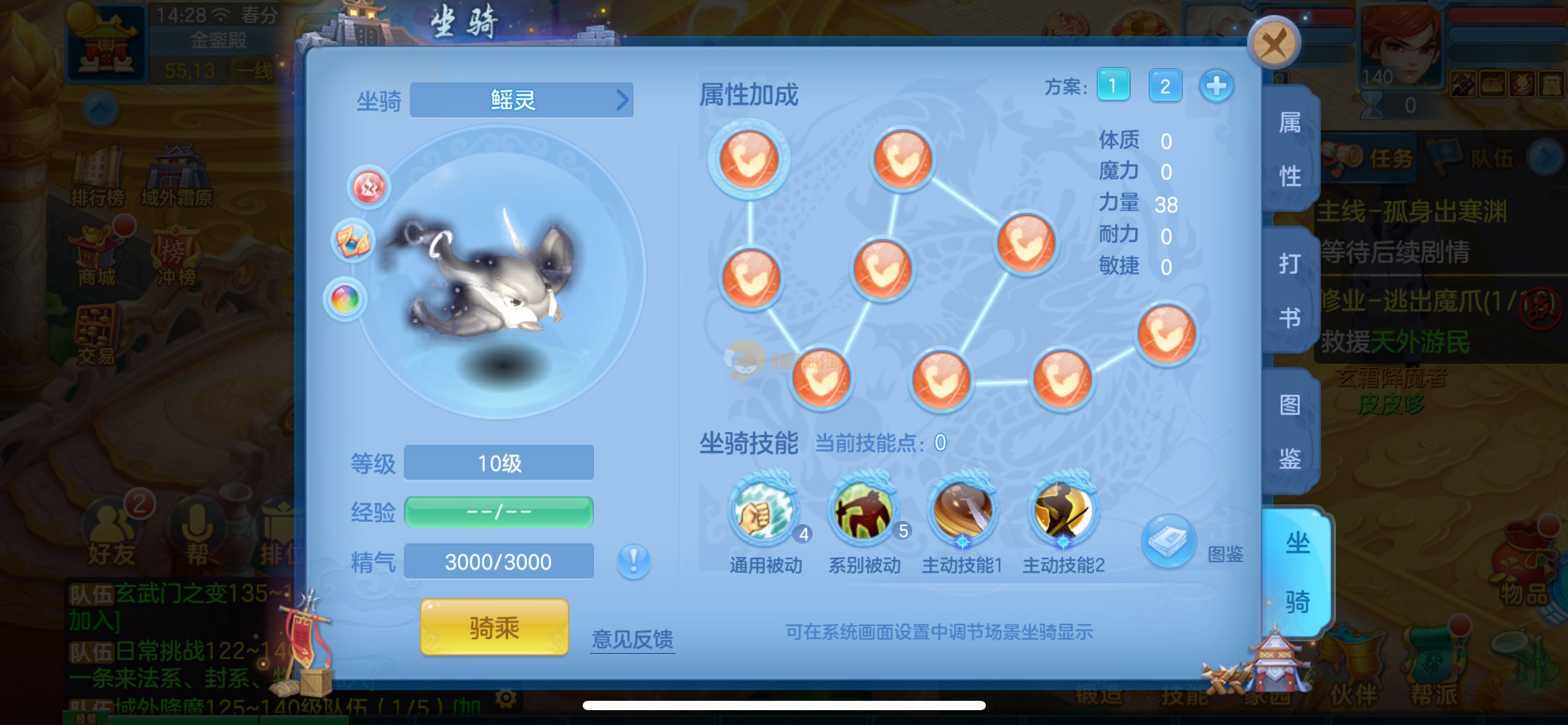
Task: Click the jewel-and-wings icon beside mount
Action: pyautogui.click(x=353, y=241)
